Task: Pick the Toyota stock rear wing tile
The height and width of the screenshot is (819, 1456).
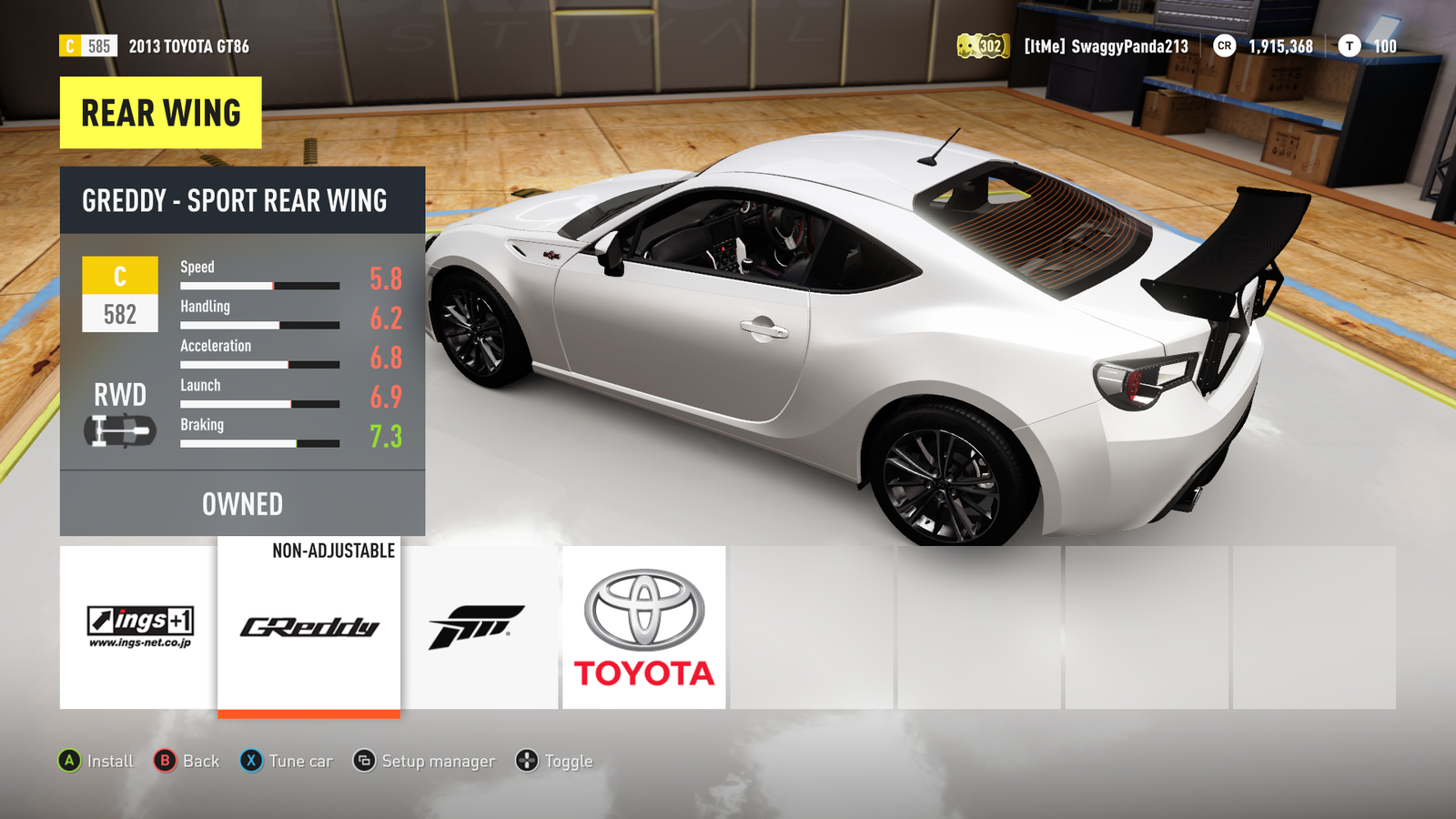Action: click(644, 627)
